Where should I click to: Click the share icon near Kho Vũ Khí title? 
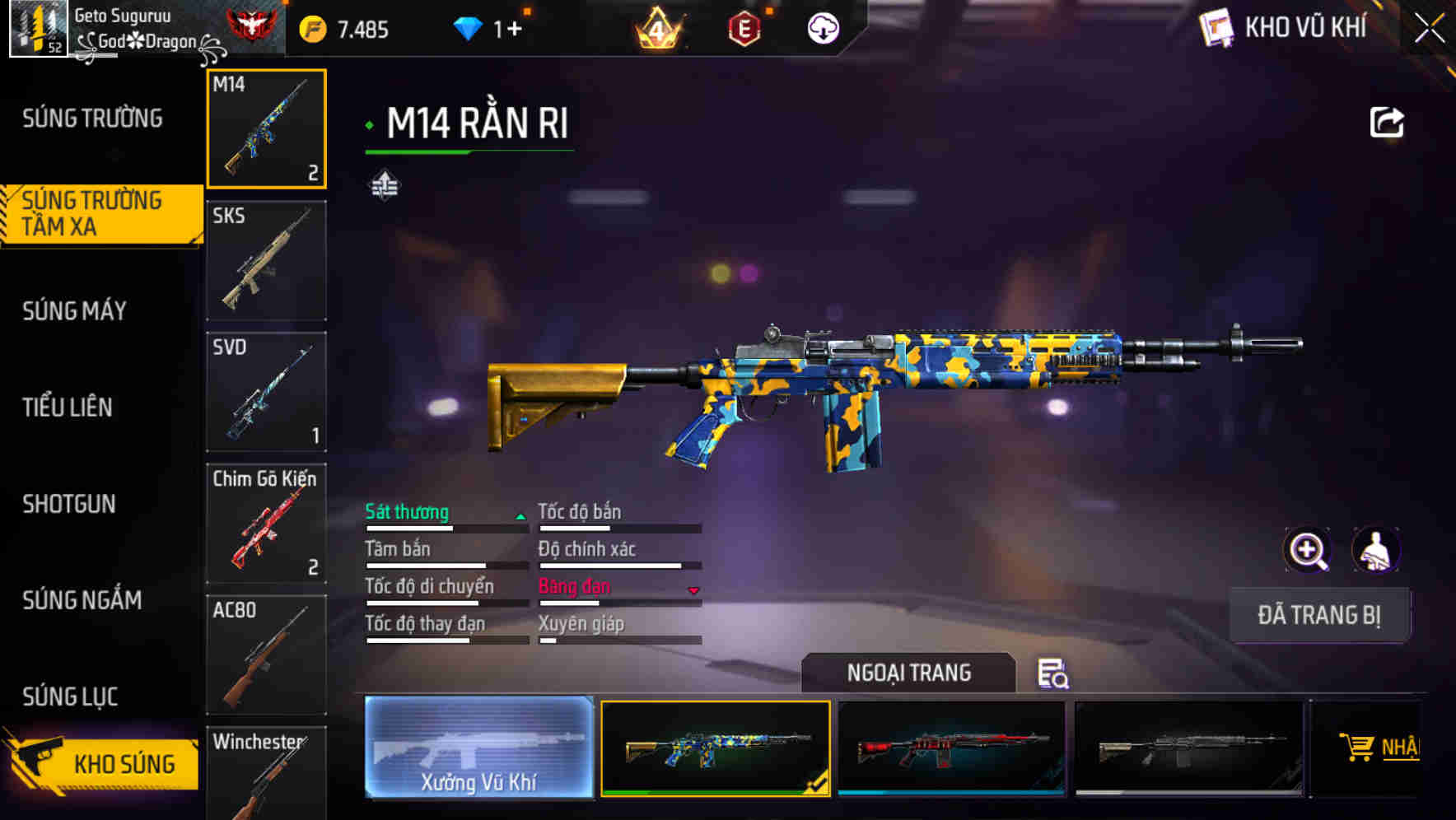point(1388,121)
